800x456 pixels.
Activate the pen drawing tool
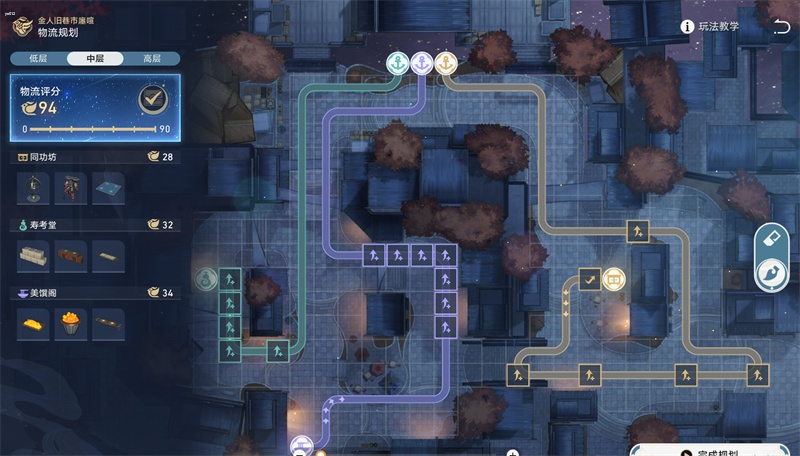click(x=769, y=273)
